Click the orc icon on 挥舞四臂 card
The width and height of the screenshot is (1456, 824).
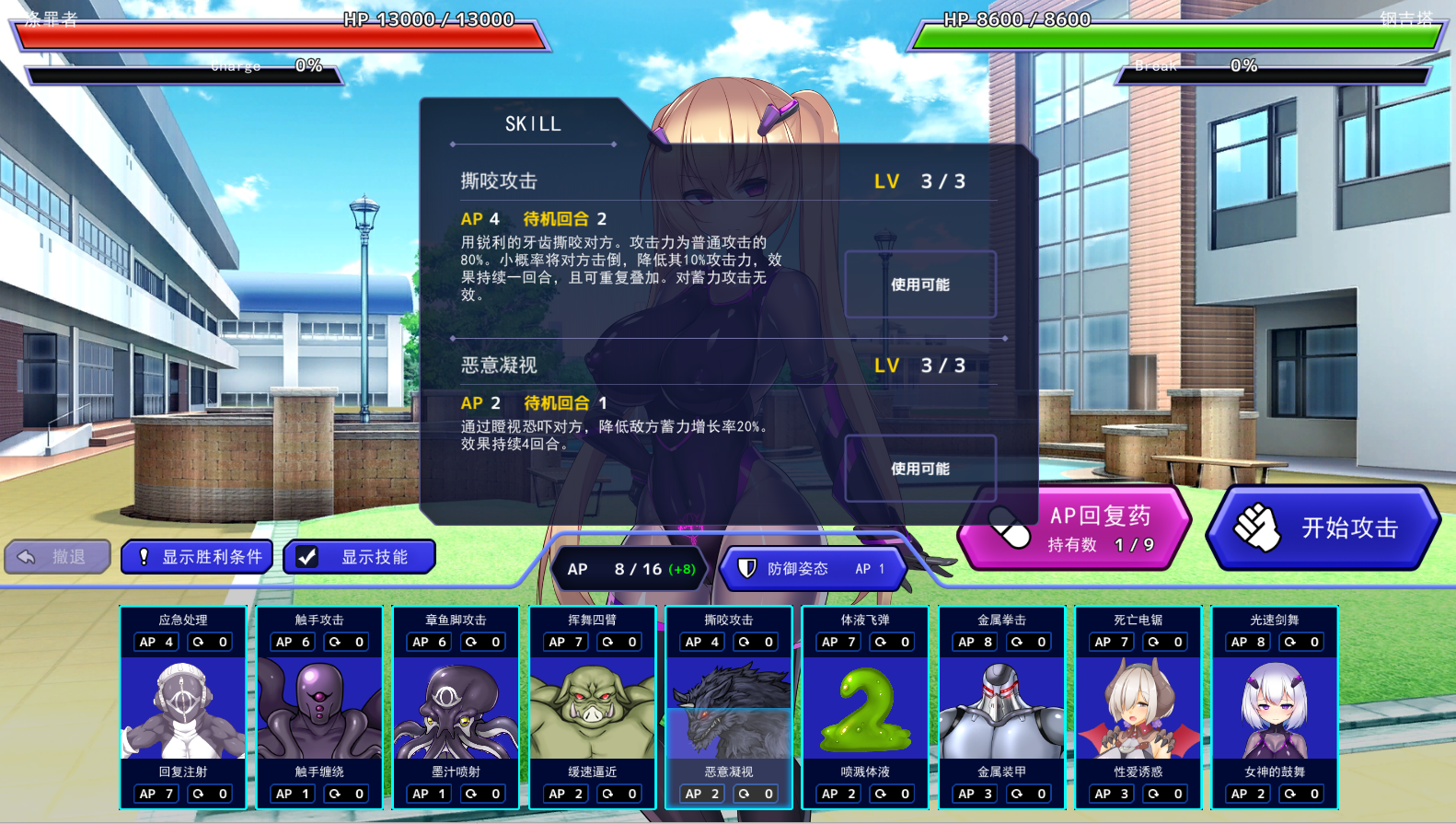[x=592, y=704]
